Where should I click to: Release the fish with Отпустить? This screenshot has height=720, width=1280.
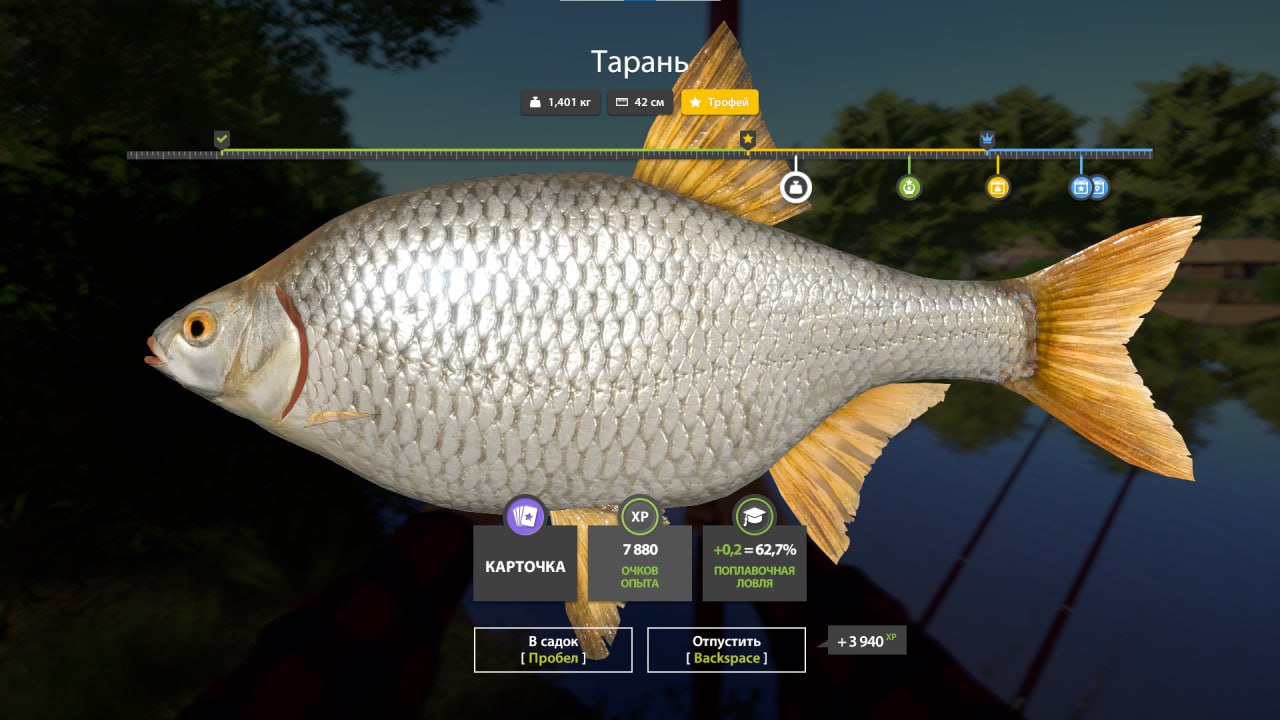click(726, 649)
